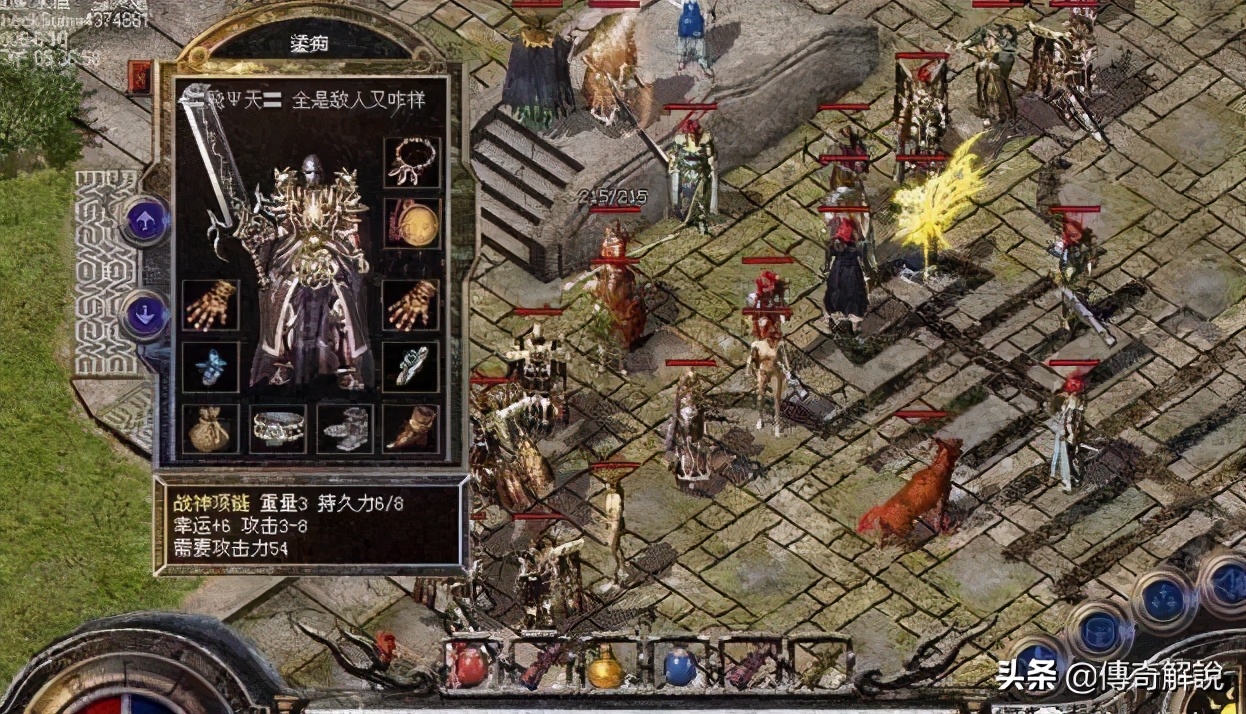Screen dimensions: 1246x714
Task: Click the blue down-arrow button
Action: 145,313
